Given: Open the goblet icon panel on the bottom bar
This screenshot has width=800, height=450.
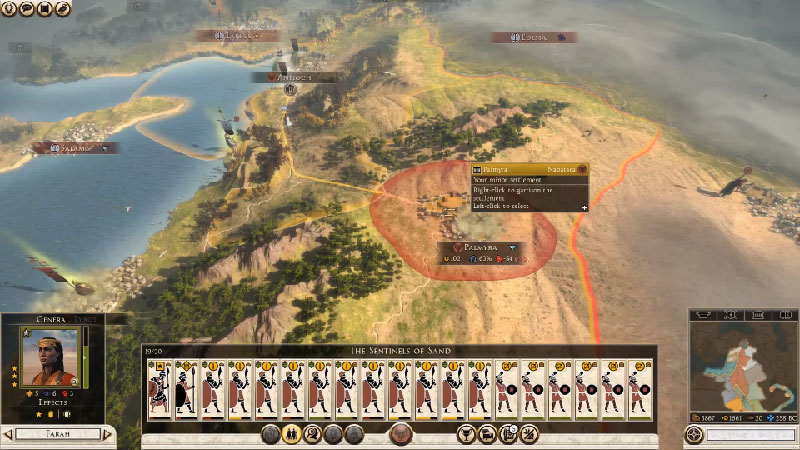Looking at the screenshot, I should coord(465,434).
